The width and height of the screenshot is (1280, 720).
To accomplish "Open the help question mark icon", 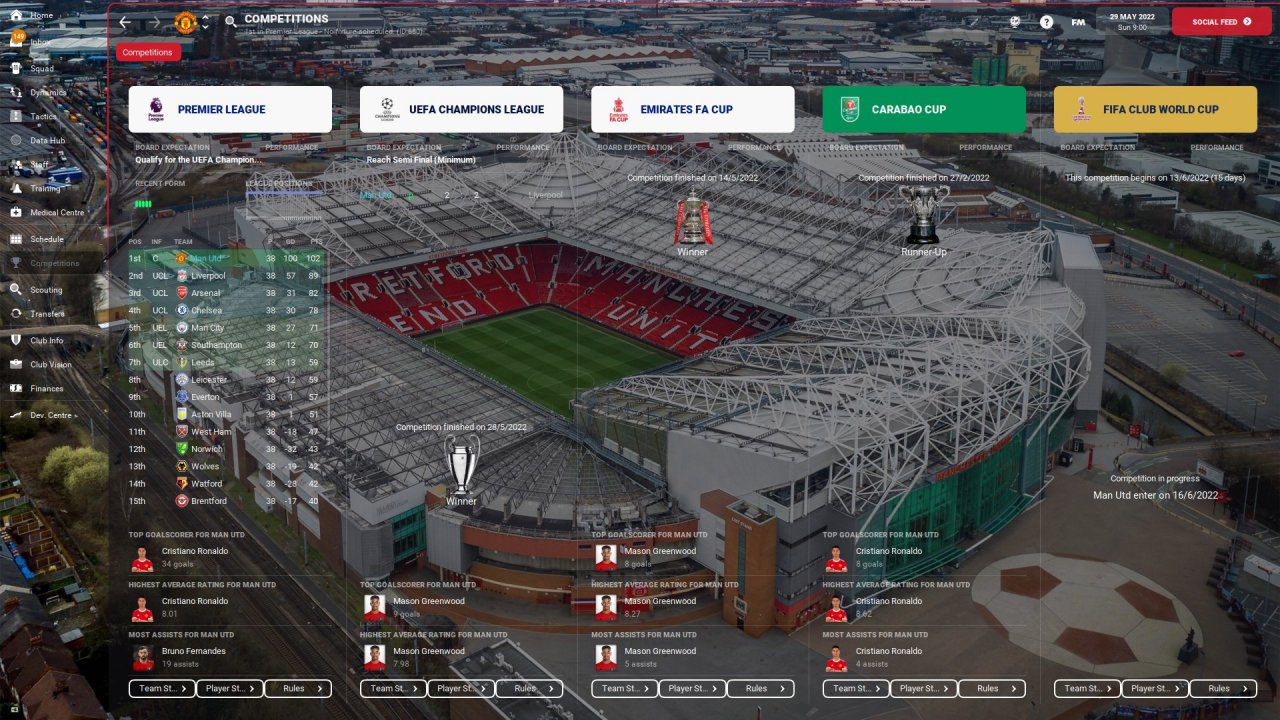I will point(1046,22).
